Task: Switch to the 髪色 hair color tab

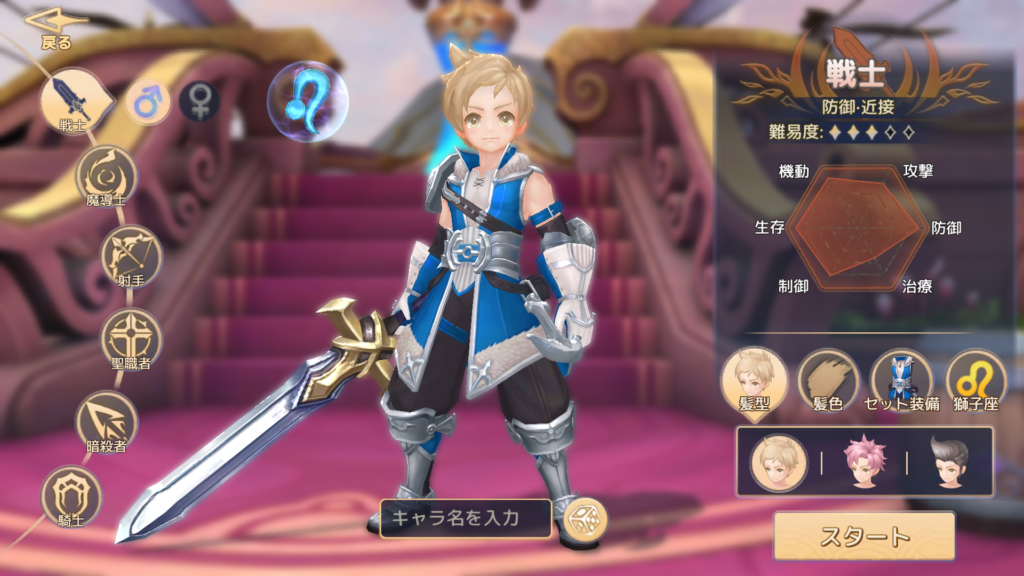Action: click(x=828, y=380)
